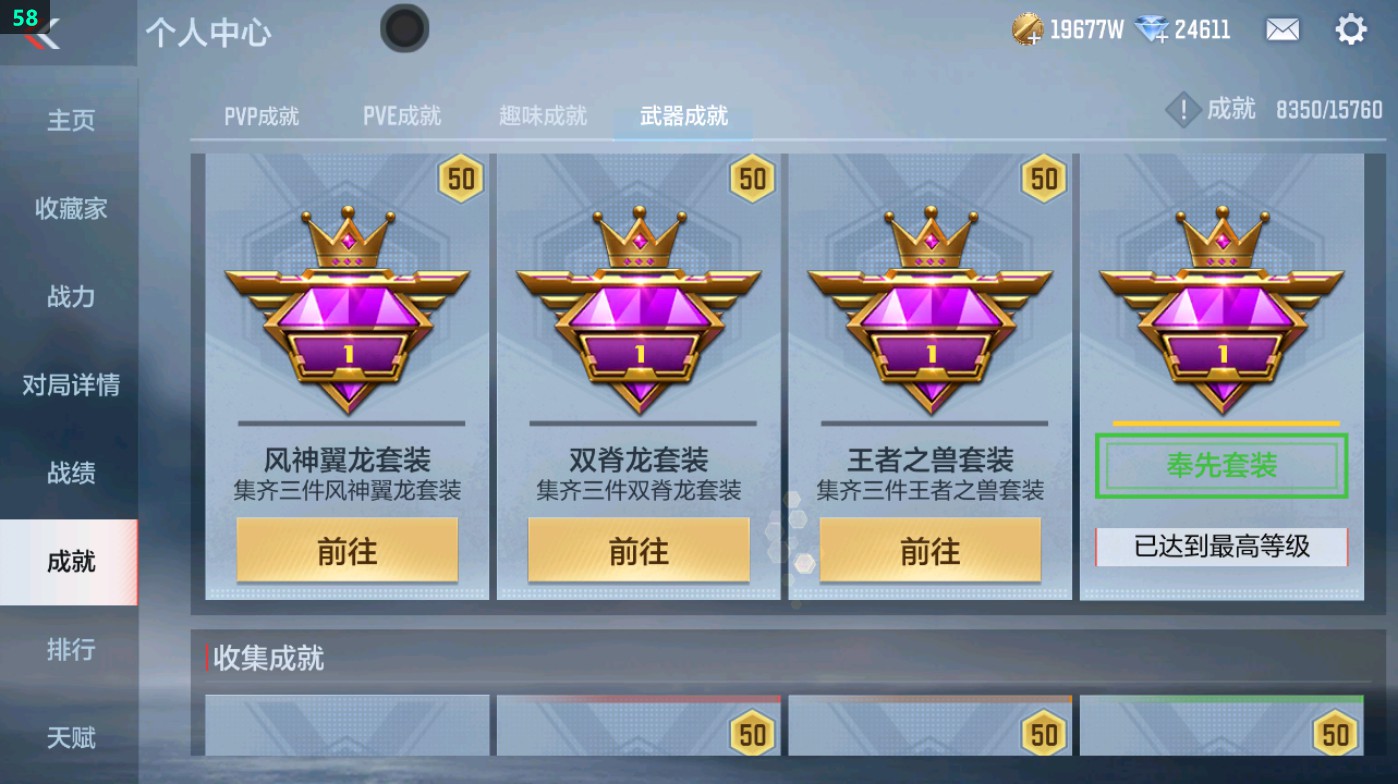Tap the dark circular recorder icon at top
The width and height of the screenshot is (1398, 784).
[x=404, y=29]
